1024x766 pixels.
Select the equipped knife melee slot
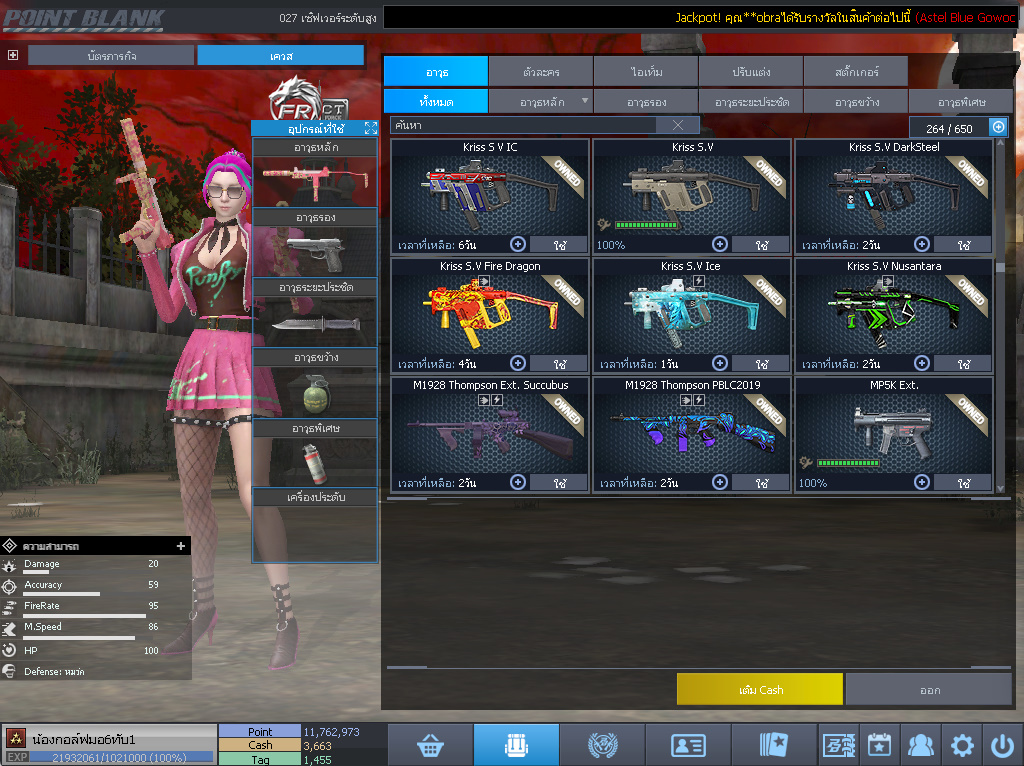click(315, 323)
